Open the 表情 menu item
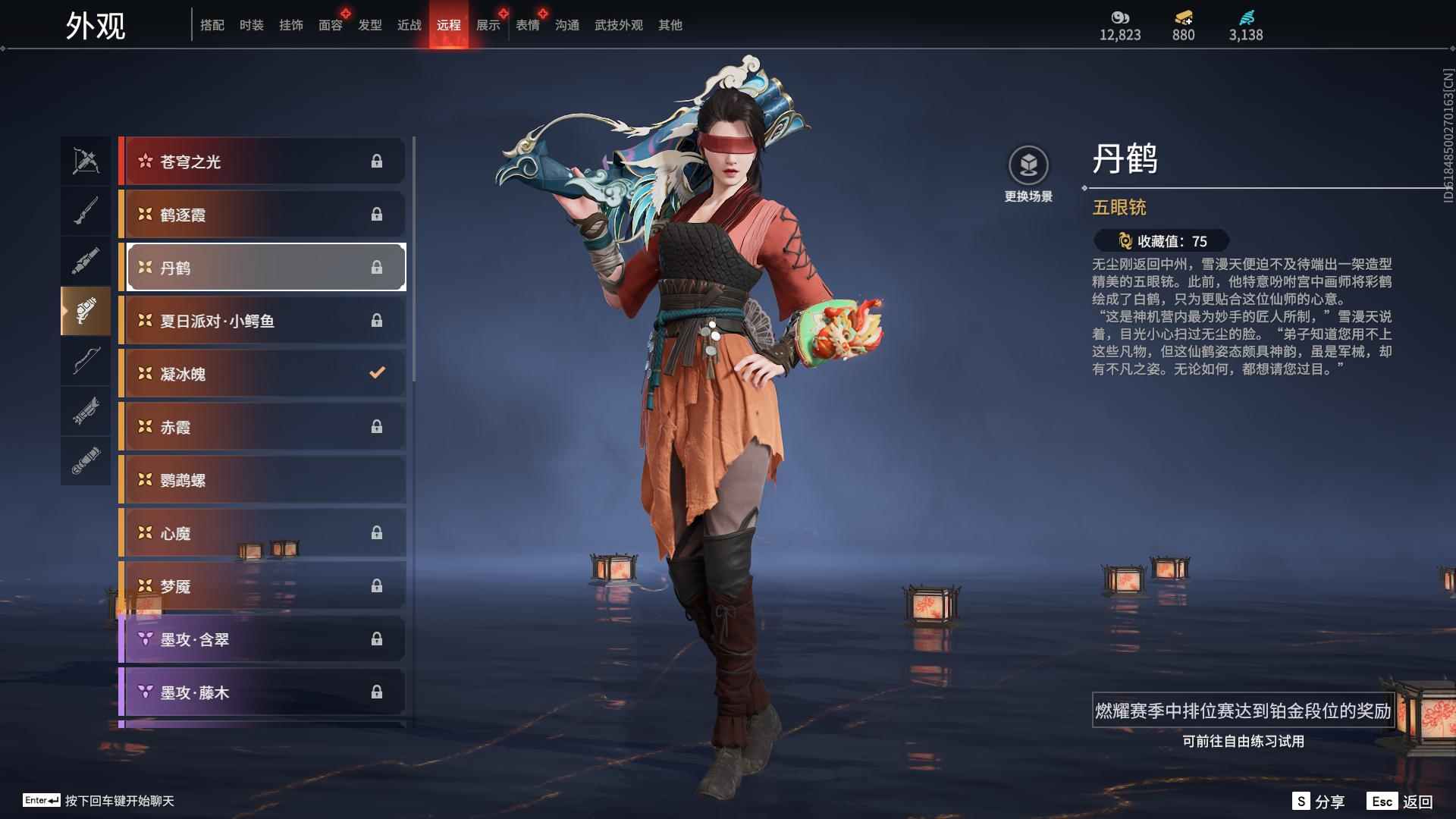This screenshot has width=1456, height=819. click(x=526, y=24)
